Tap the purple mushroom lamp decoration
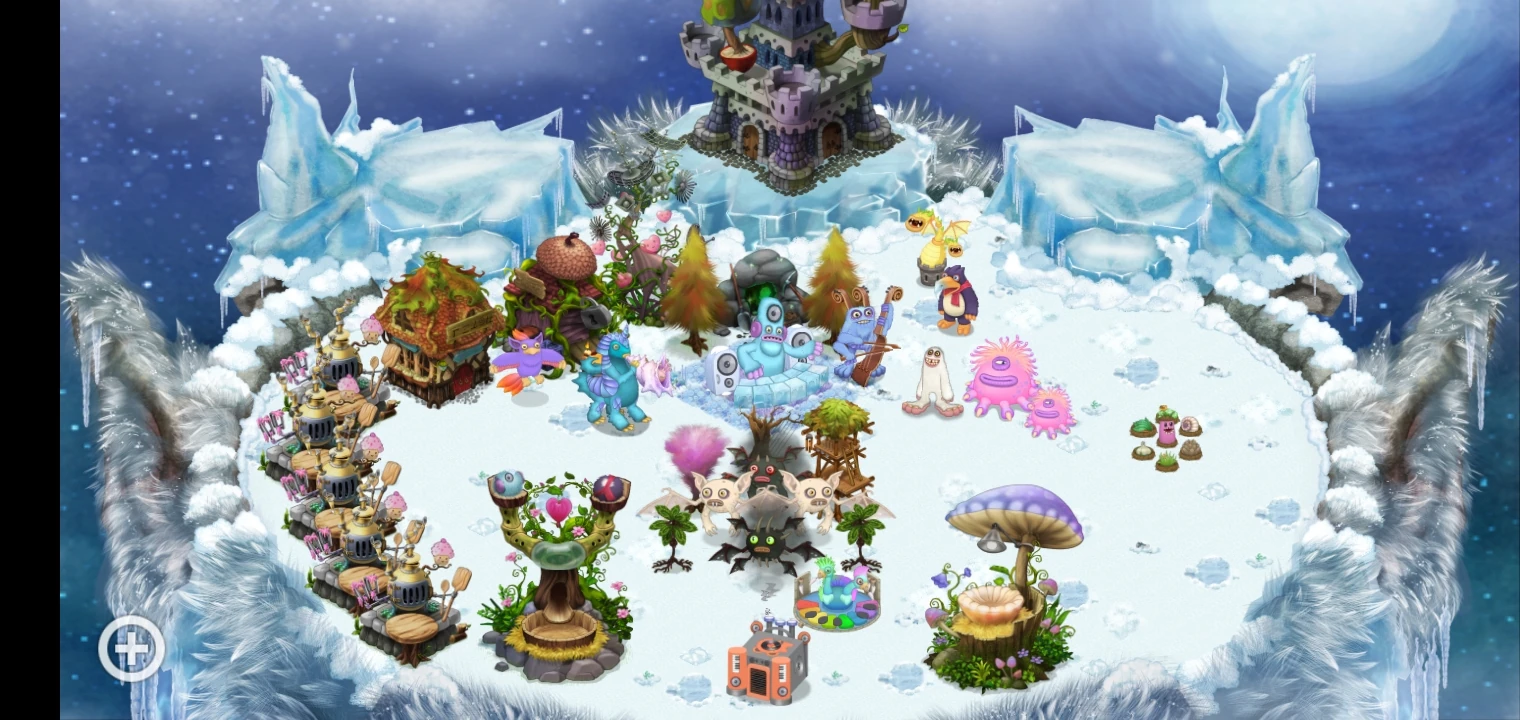The image size is (1520, 720). coord(1010,540)
